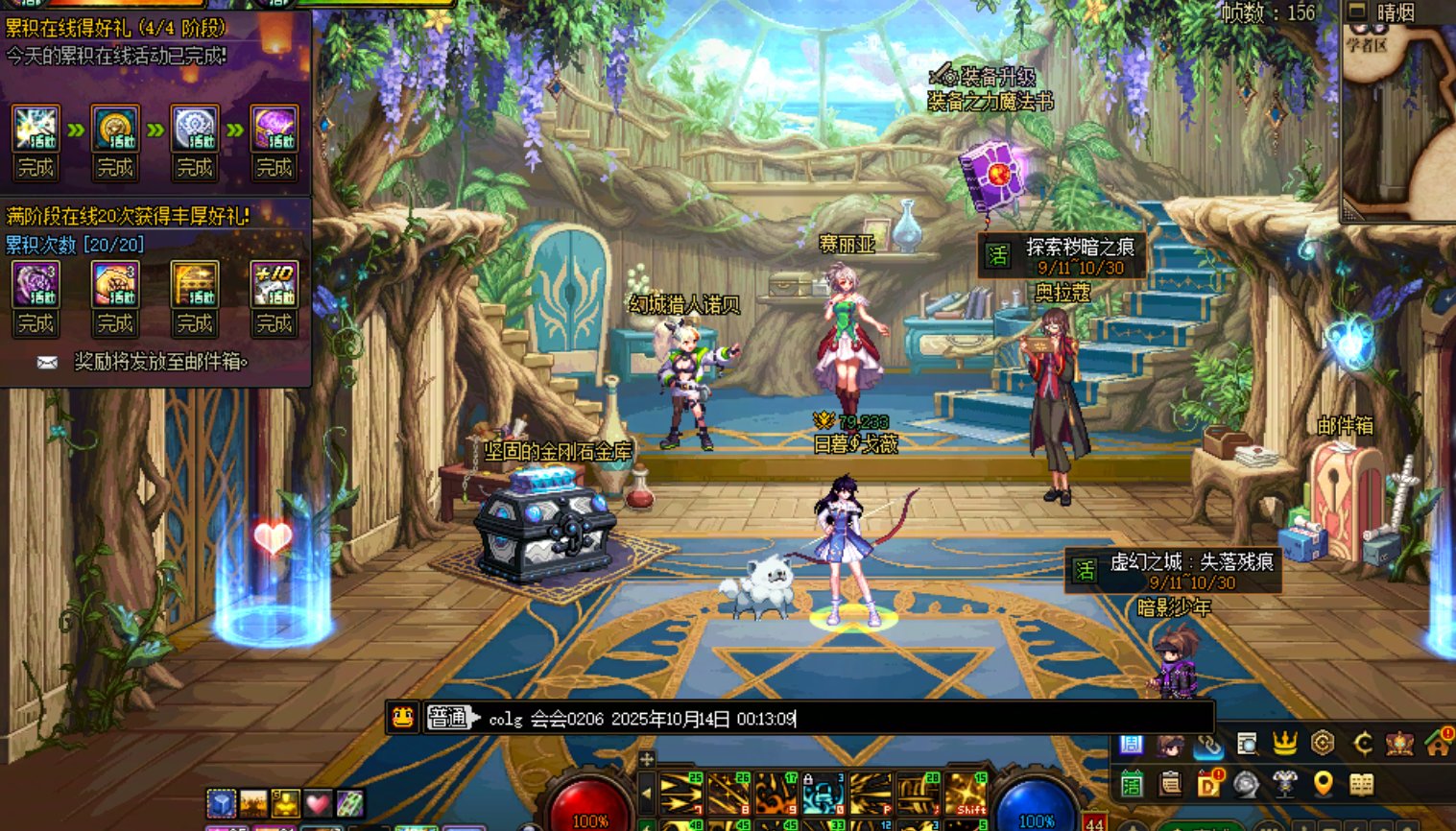Open the golden crown menu icon
Screen dimensions: 1456x831
(1284, 744)
